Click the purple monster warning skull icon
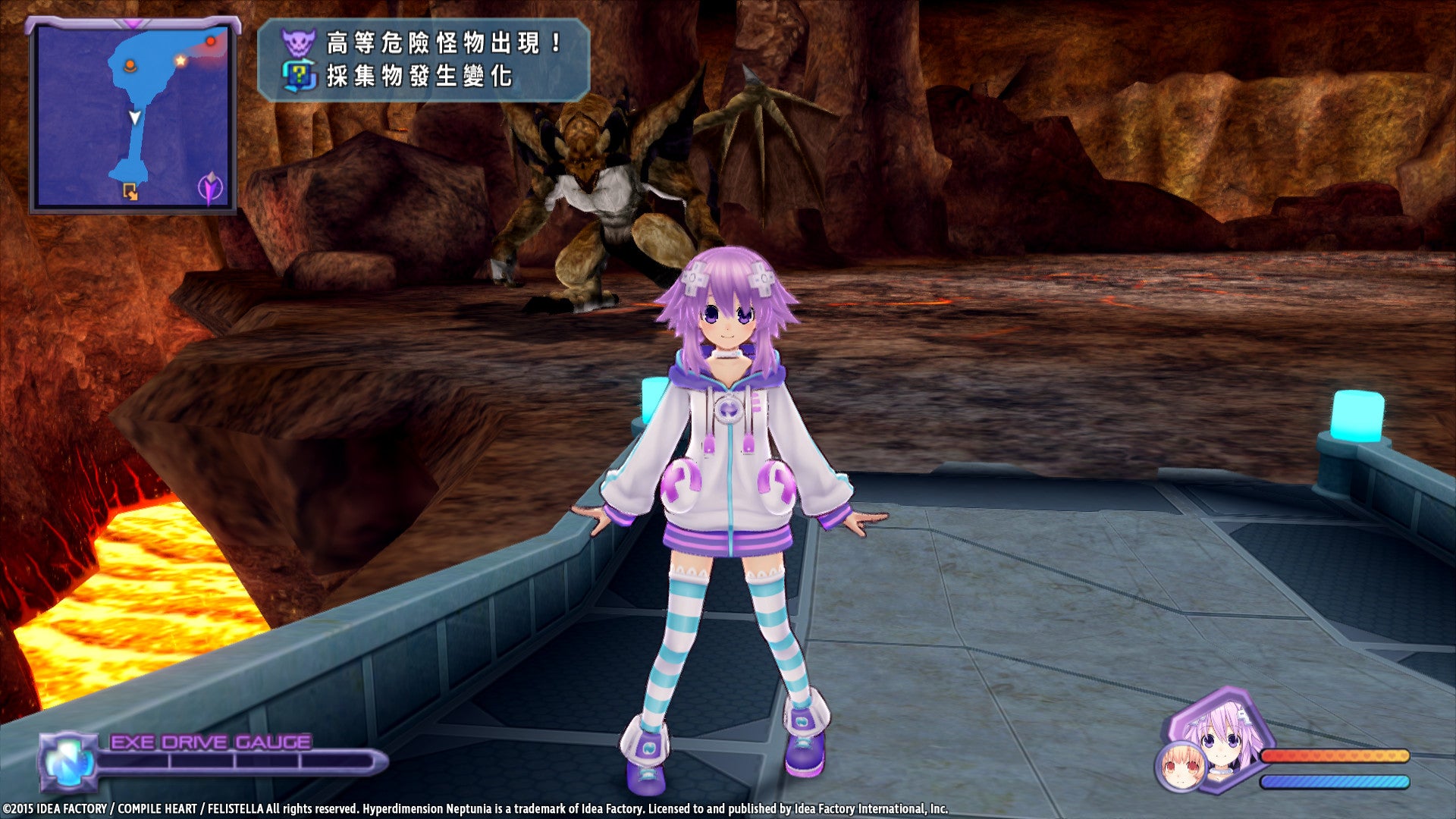 click(x=299, y=42)
